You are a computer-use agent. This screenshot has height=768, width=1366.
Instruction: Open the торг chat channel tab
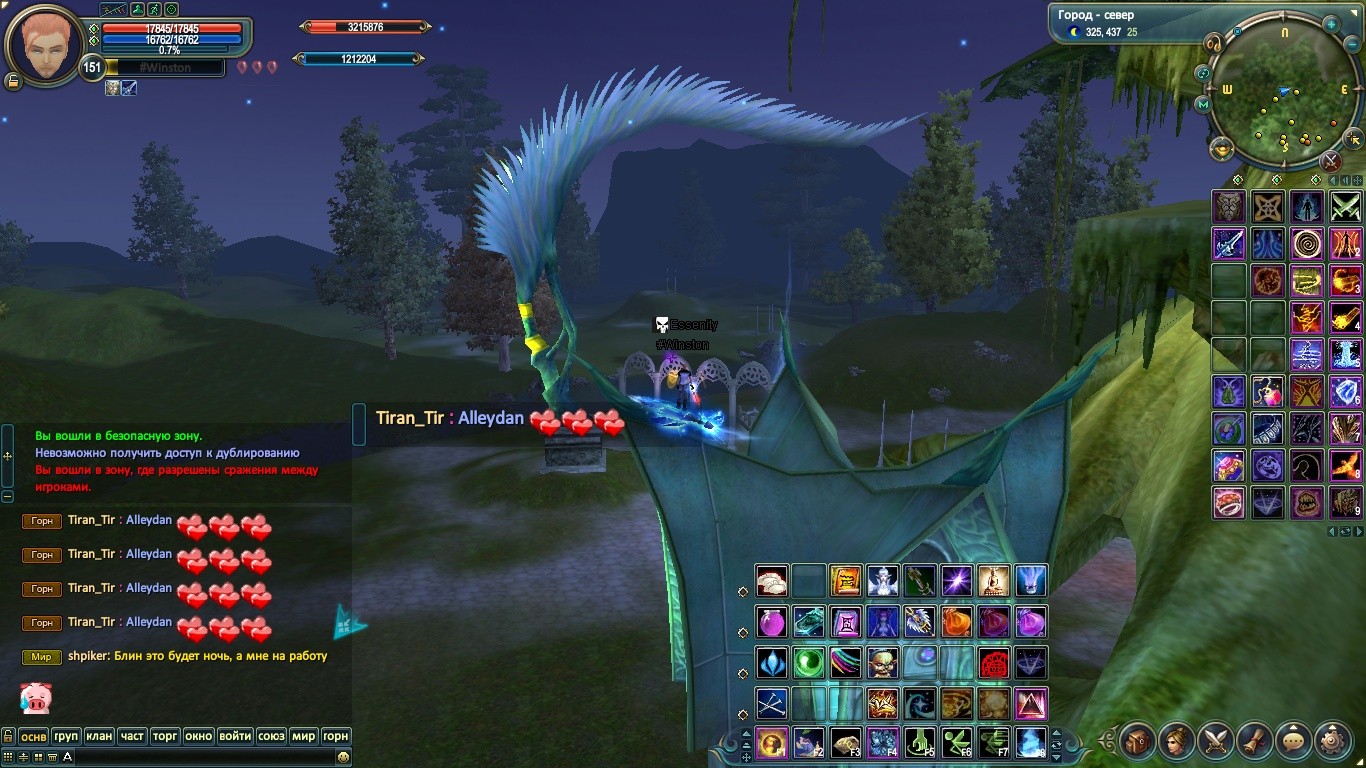[x=165, y=736]
